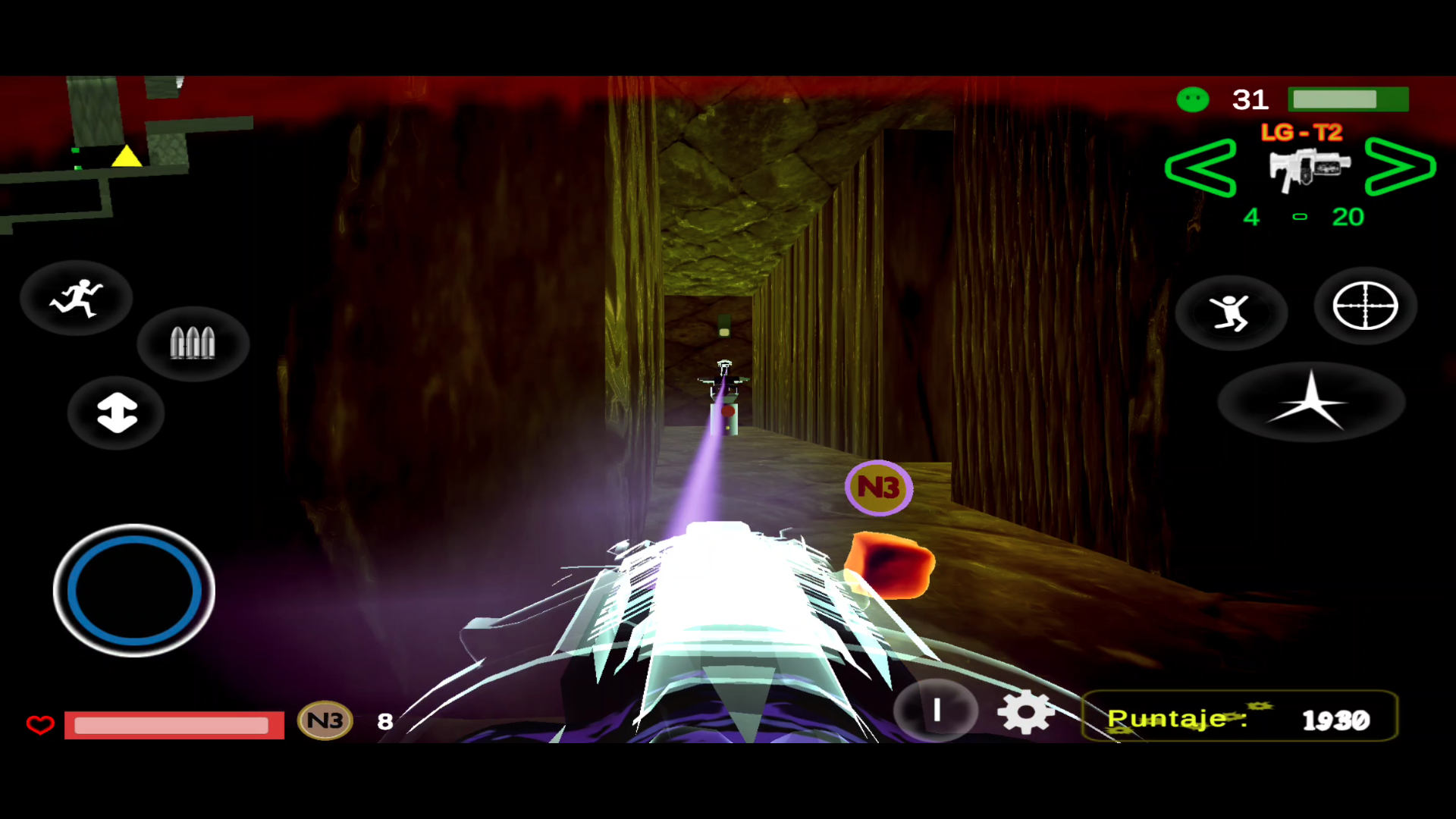
Task: Activate the crosshair aim button
Action: coord(1365,306)
